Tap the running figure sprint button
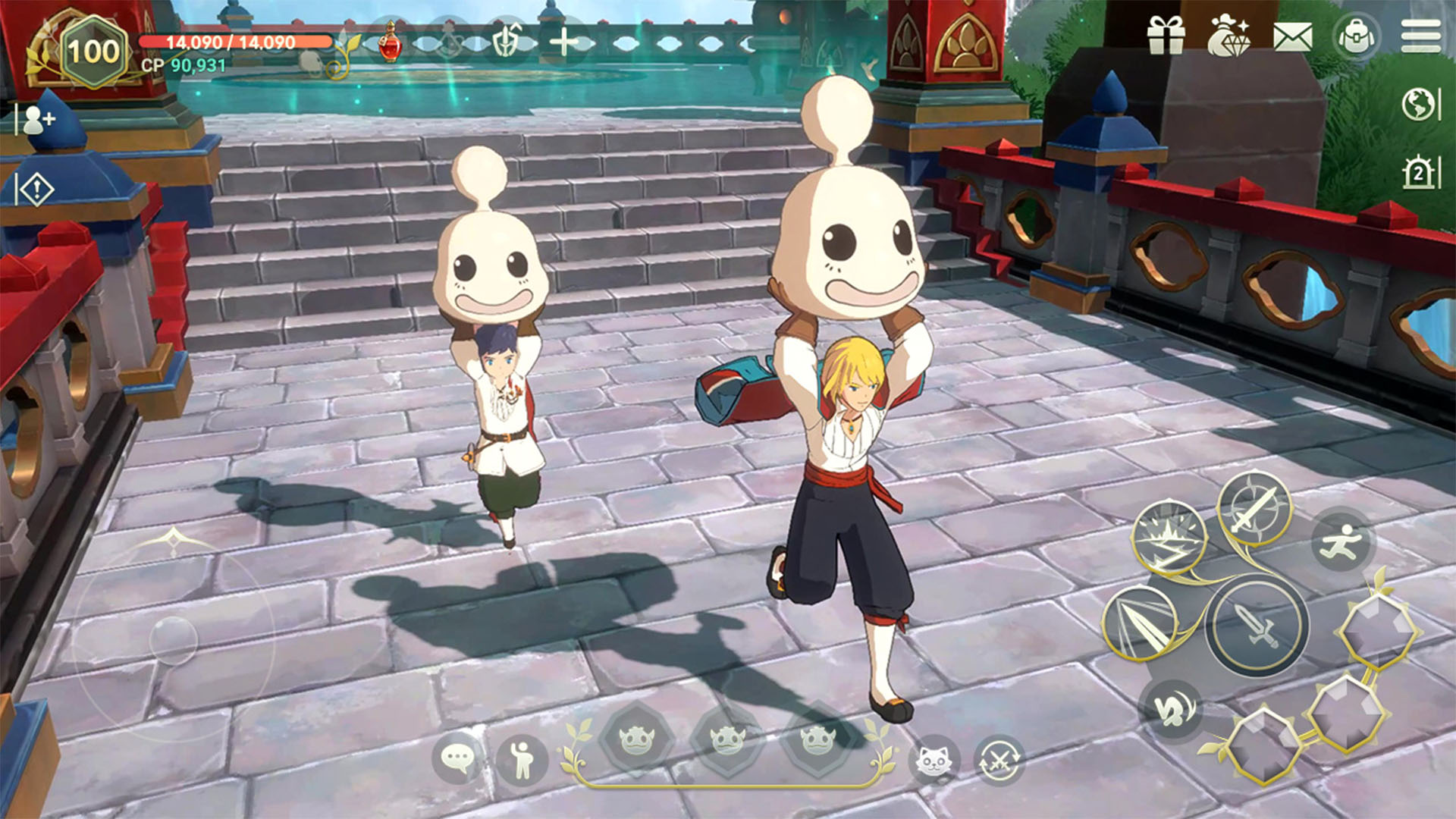This screenshot has width=1456, height=819. point(1341,541)
